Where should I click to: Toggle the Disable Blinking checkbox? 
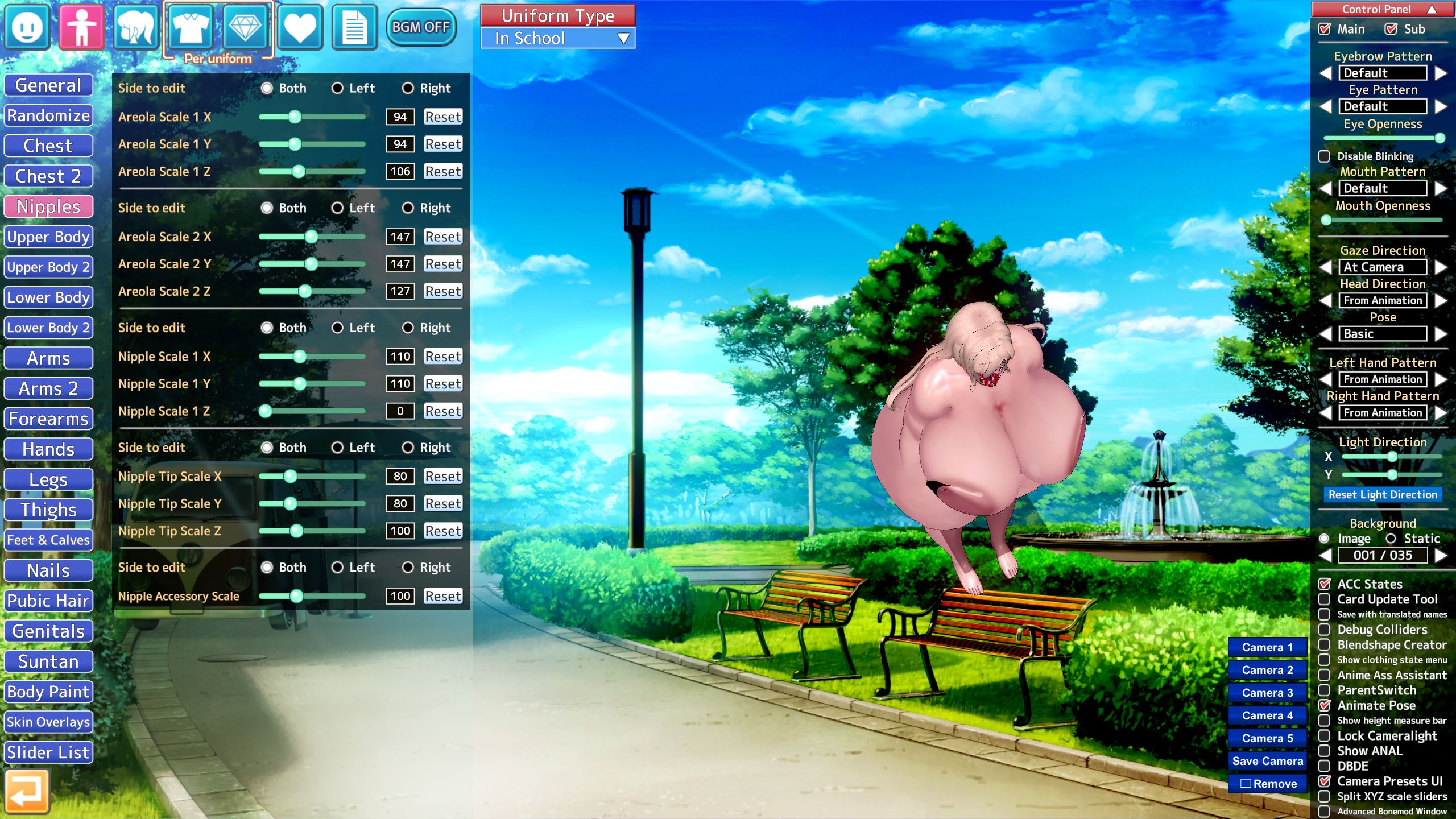pyautogui.click(x=1325, y=156)
